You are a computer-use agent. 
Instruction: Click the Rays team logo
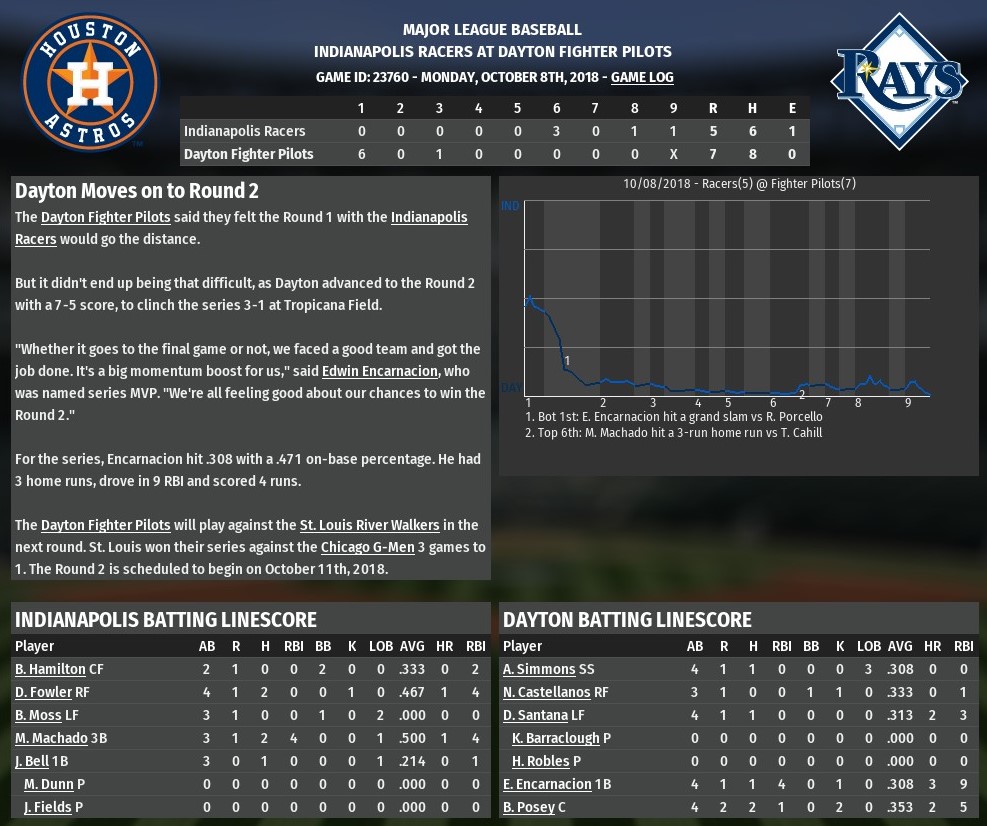tap(900, 82)
